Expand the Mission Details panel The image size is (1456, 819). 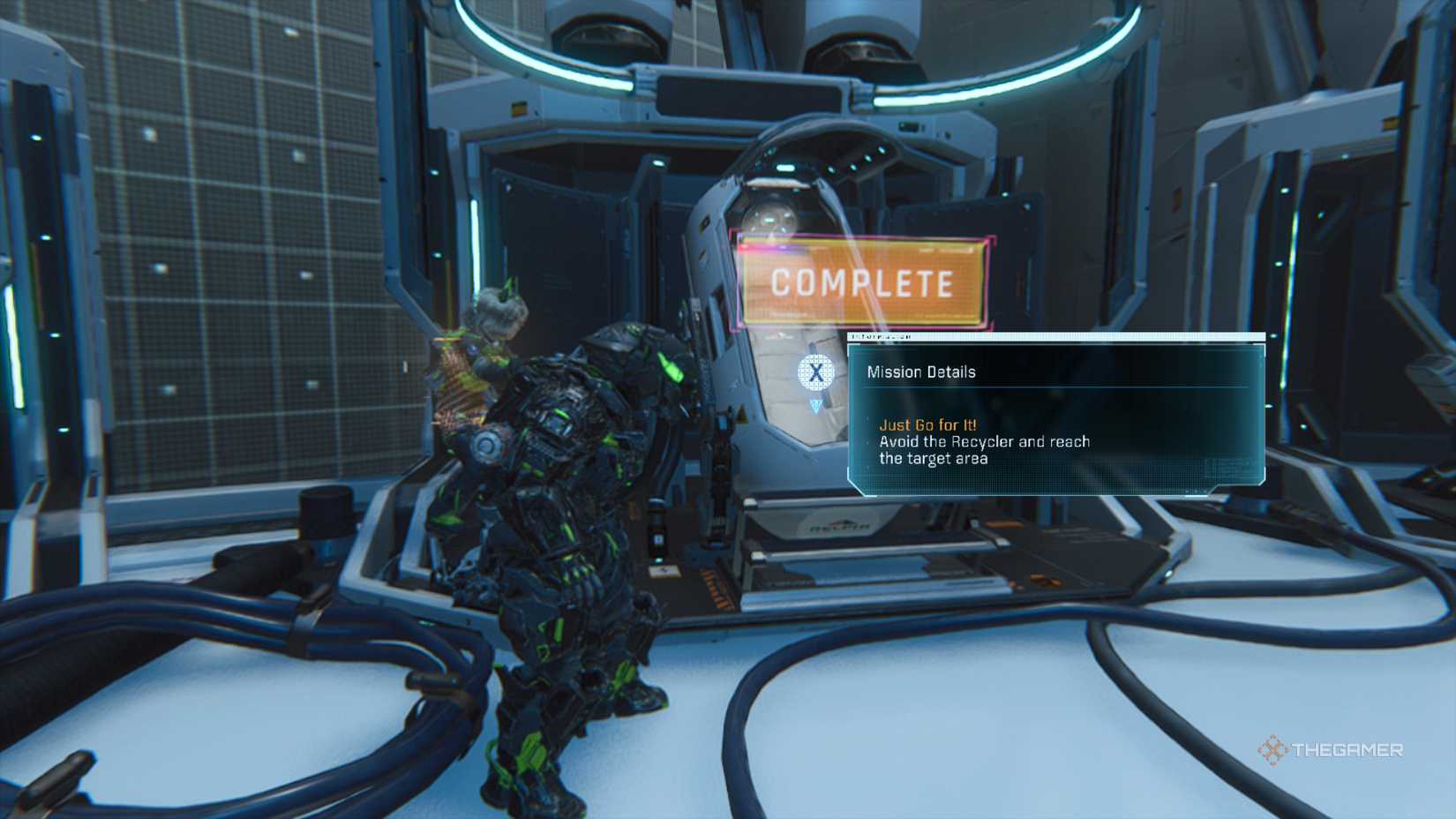tap(1054, 415)
